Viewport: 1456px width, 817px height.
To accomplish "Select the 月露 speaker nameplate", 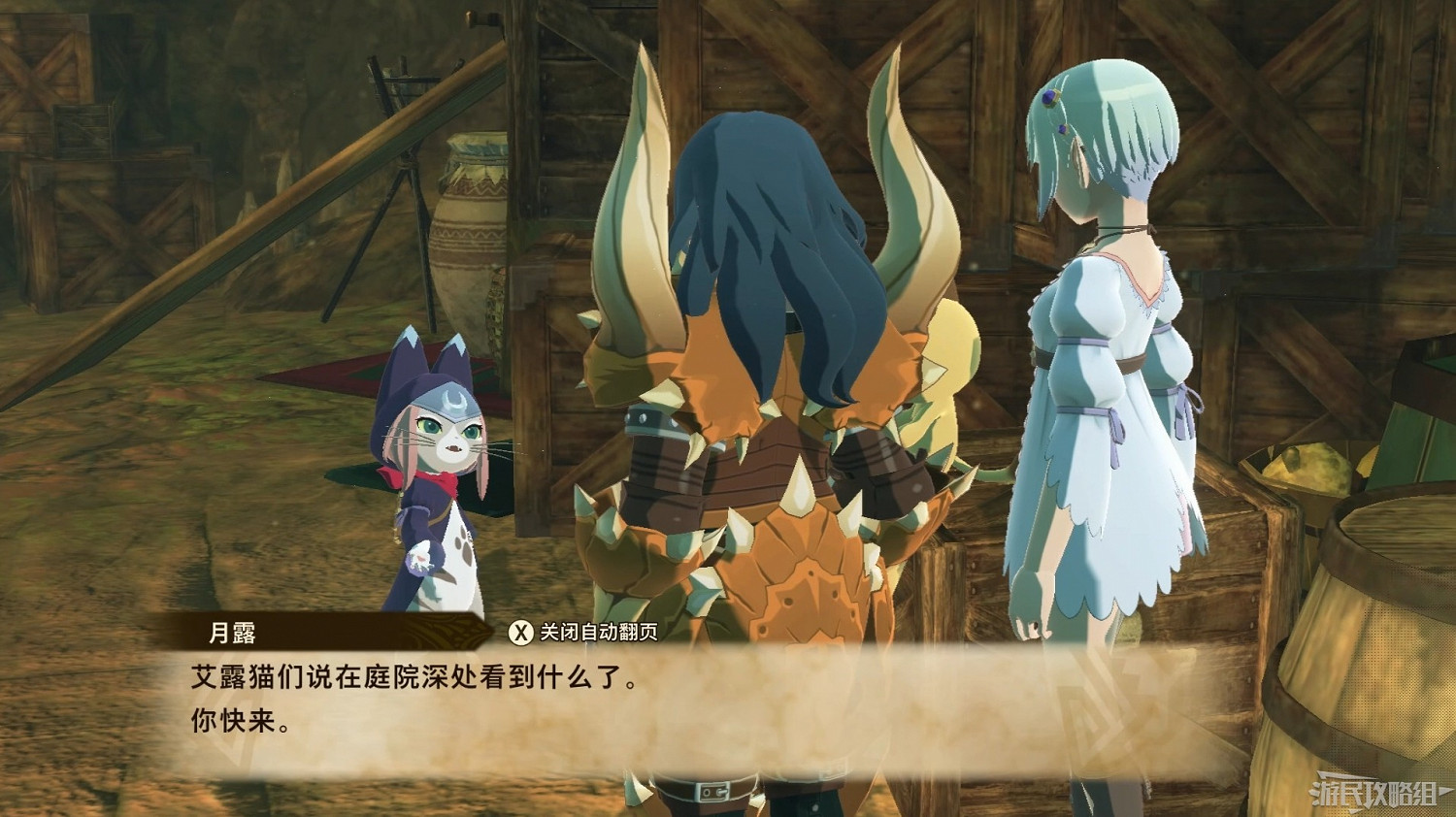I will click(231, 629).
